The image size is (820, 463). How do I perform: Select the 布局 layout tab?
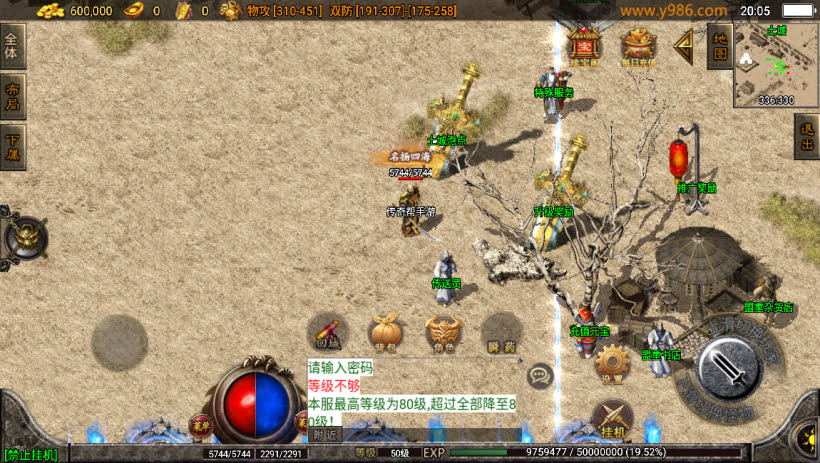pos(12,97)
